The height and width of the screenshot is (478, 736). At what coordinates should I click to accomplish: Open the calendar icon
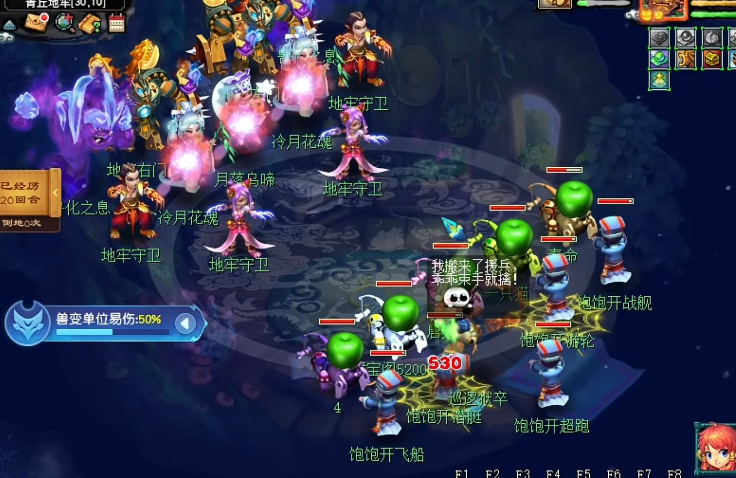pos(116,22)
